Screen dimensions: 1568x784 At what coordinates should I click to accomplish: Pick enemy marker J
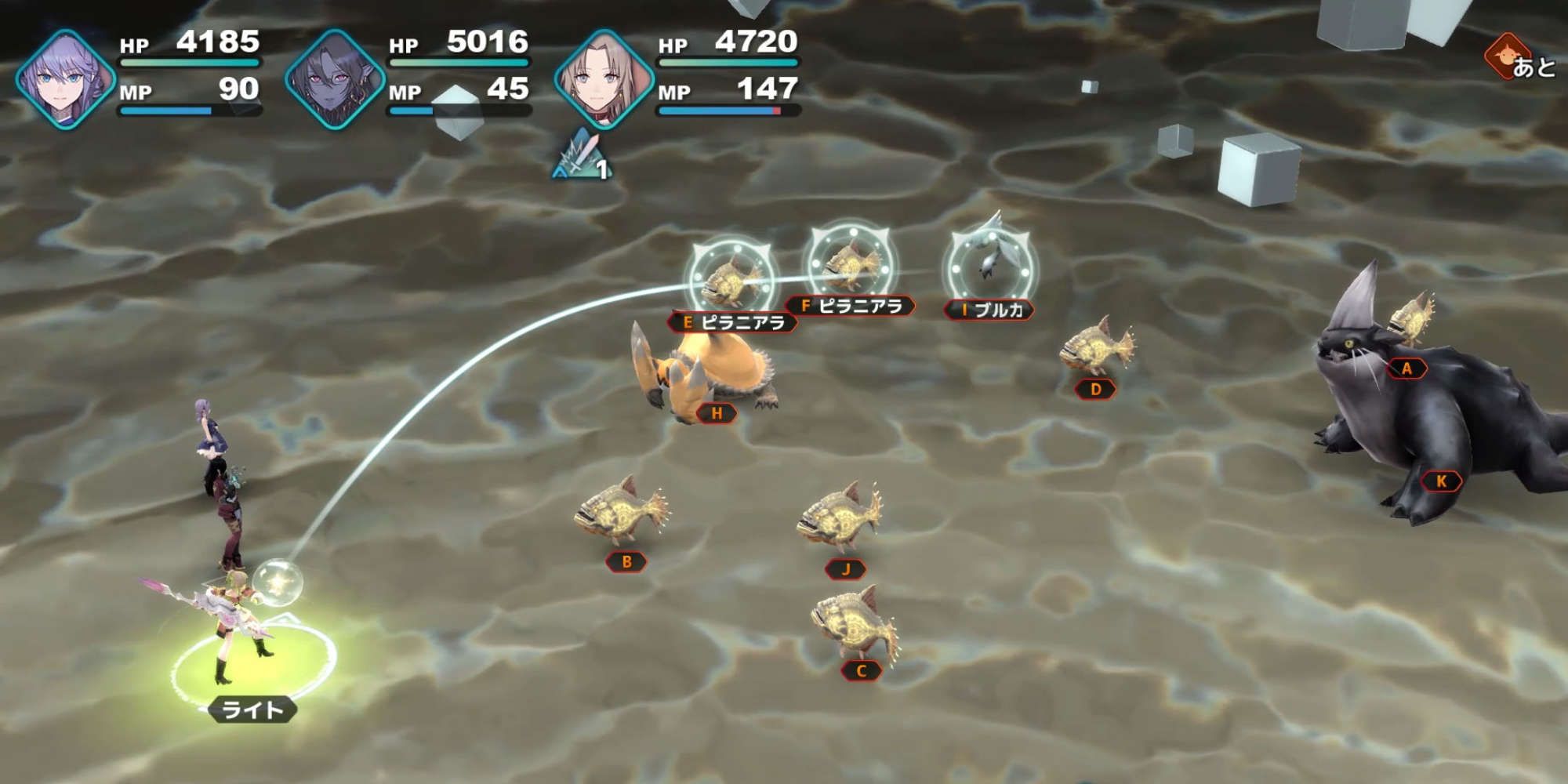click(x=845, y=569)
